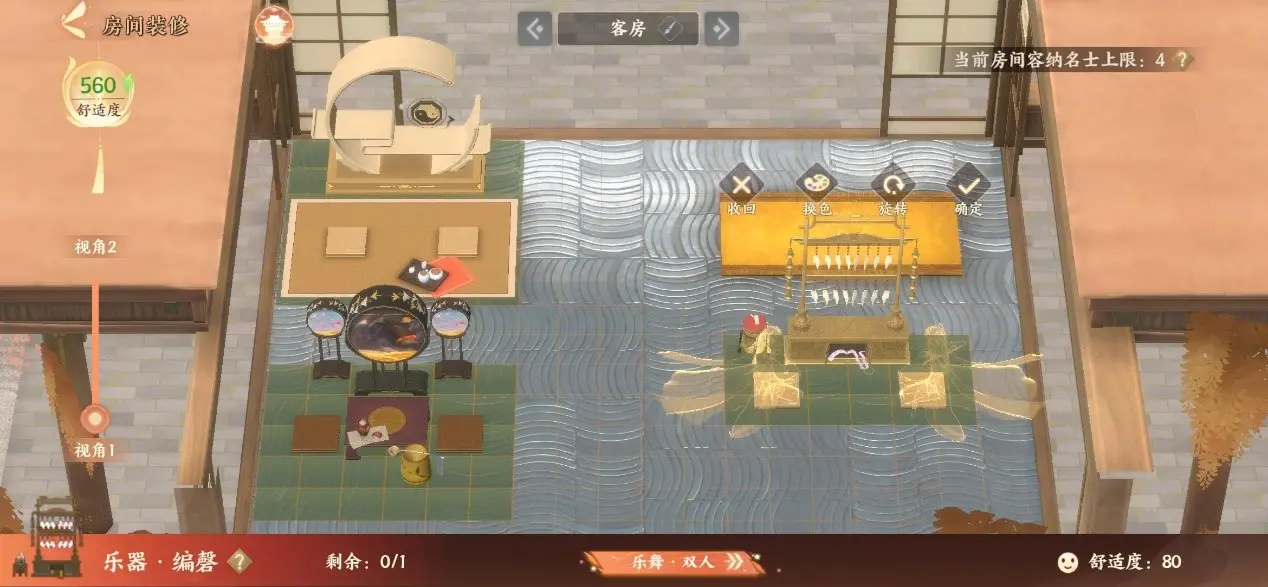Open help for the room capacity limit

(1183, 60)
